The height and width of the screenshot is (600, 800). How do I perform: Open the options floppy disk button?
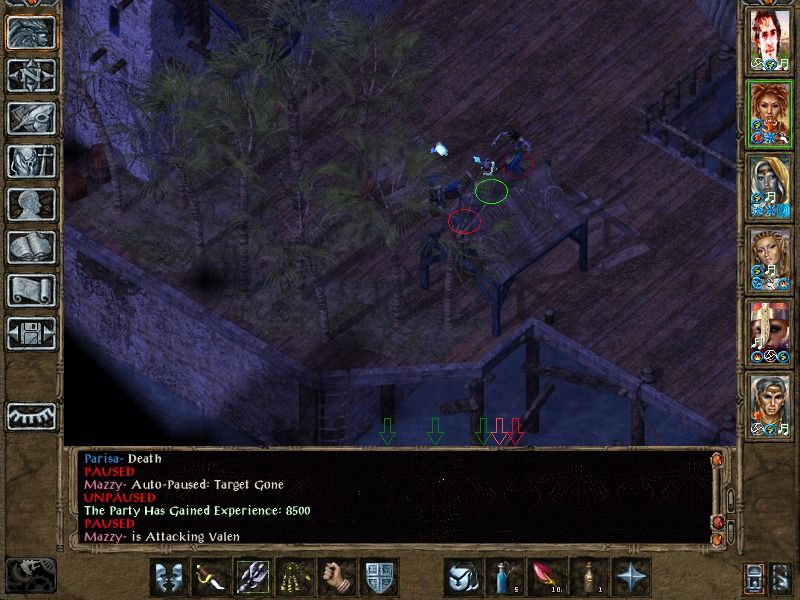(x=30, y=334)
